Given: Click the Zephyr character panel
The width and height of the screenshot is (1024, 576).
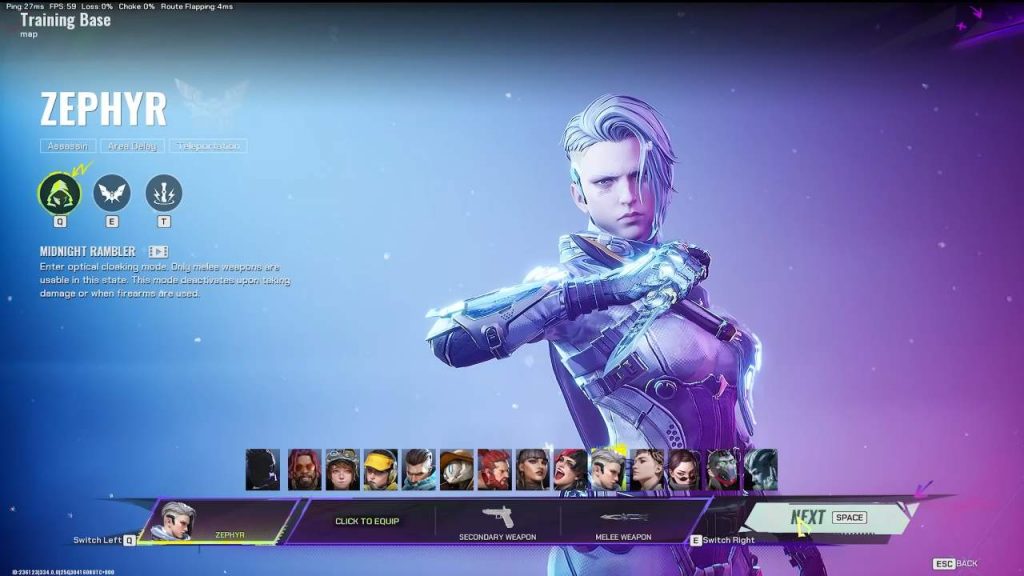Looking at the screenshot, I should tap(217, 521).
